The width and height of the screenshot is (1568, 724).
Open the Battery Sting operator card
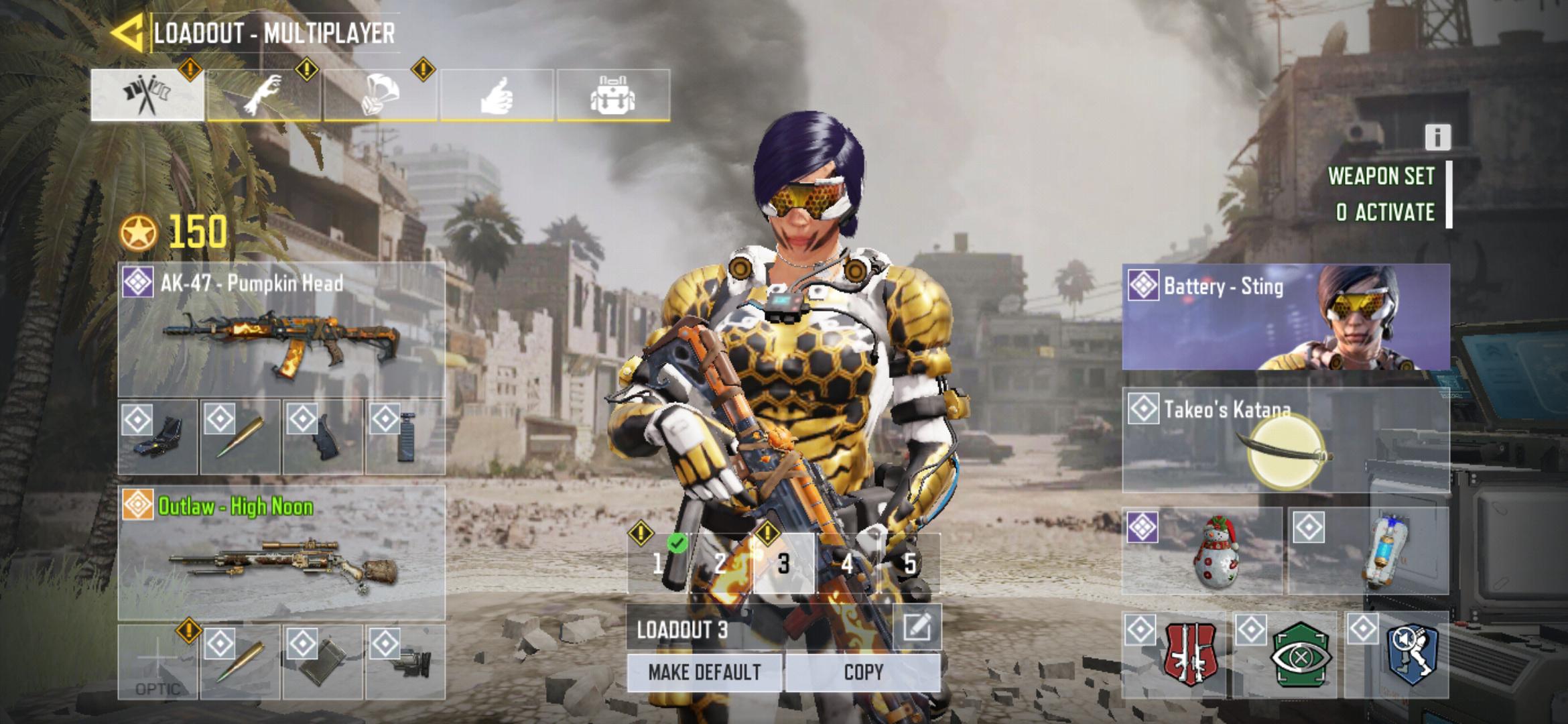pos(1285,317)
